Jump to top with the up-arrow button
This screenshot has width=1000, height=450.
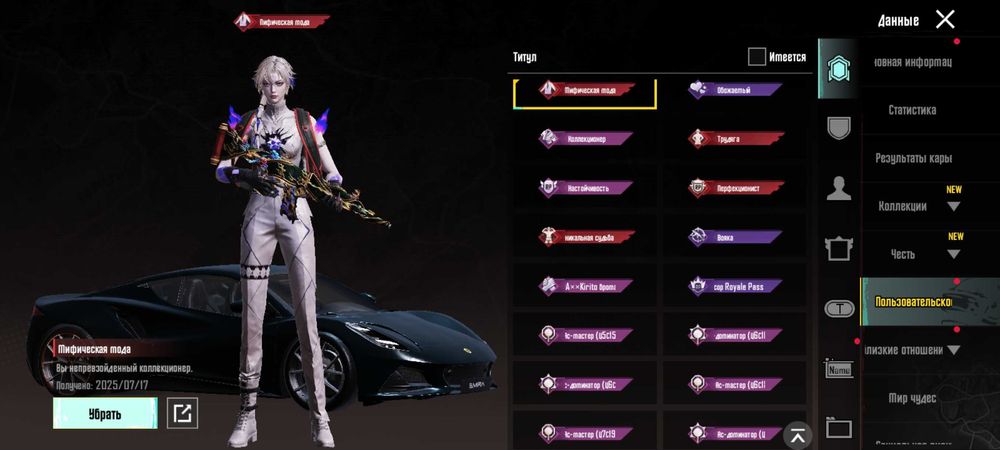[797, 434]
